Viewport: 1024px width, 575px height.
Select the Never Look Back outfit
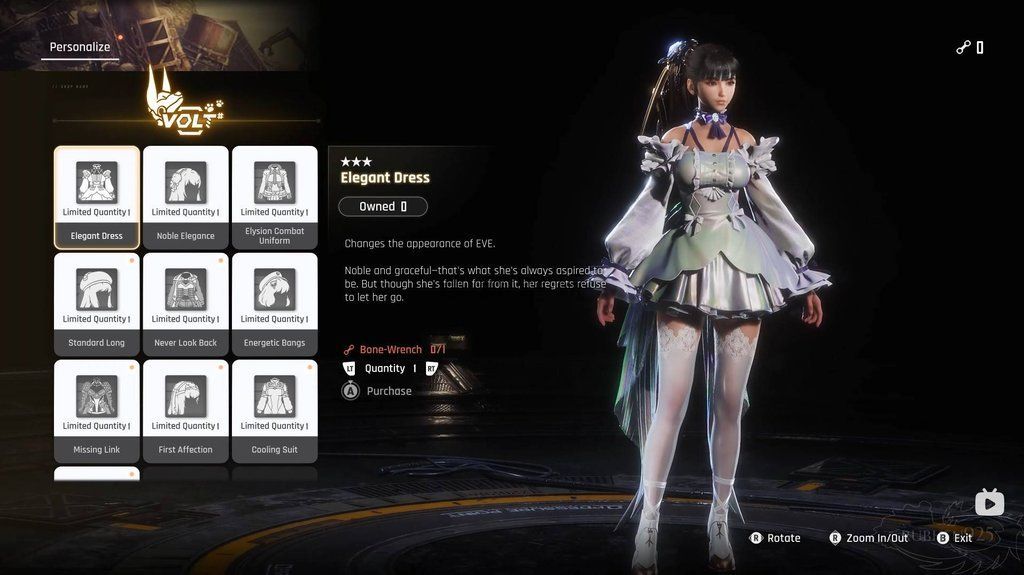tap(185, 304)
